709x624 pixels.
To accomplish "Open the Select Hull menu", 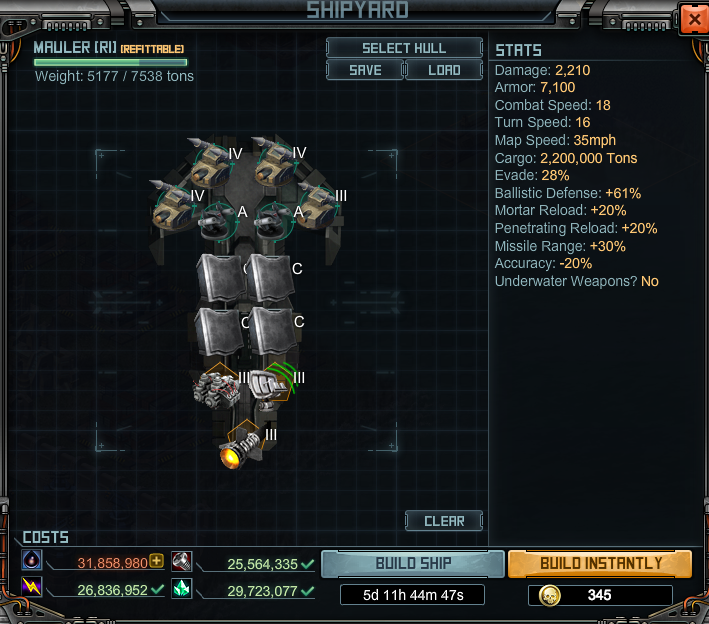I will tap(404, 48).
